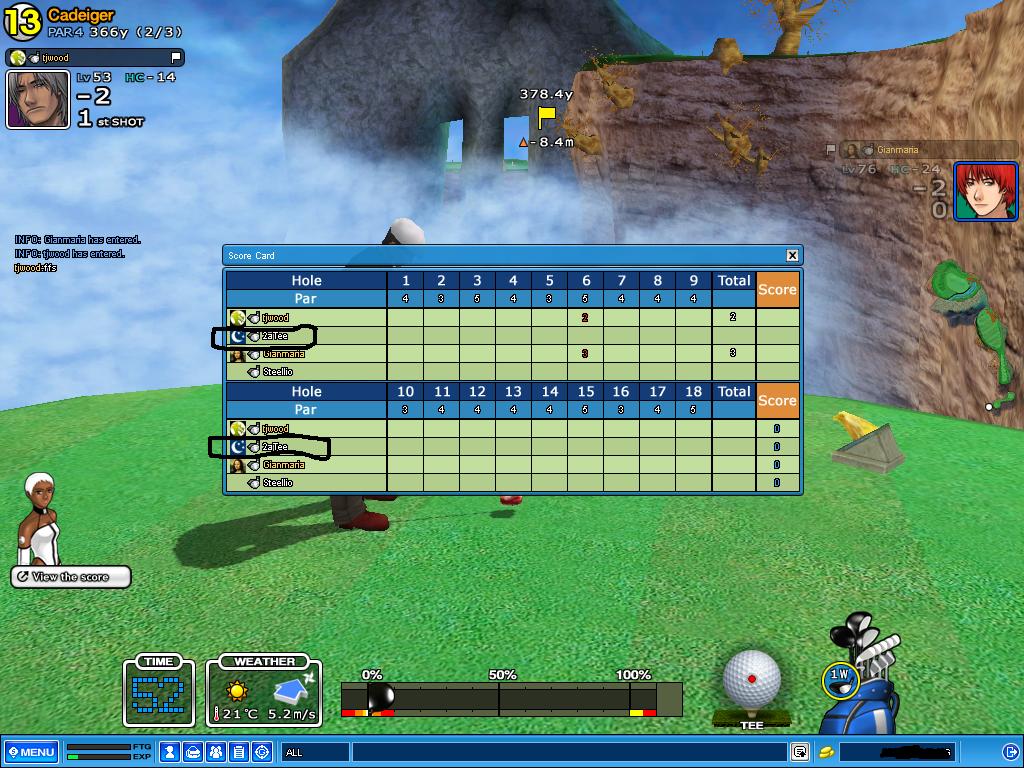Click the View the score button
Image resolution: width=1024 pixels, height=768 pixels.
pos(71,577)
